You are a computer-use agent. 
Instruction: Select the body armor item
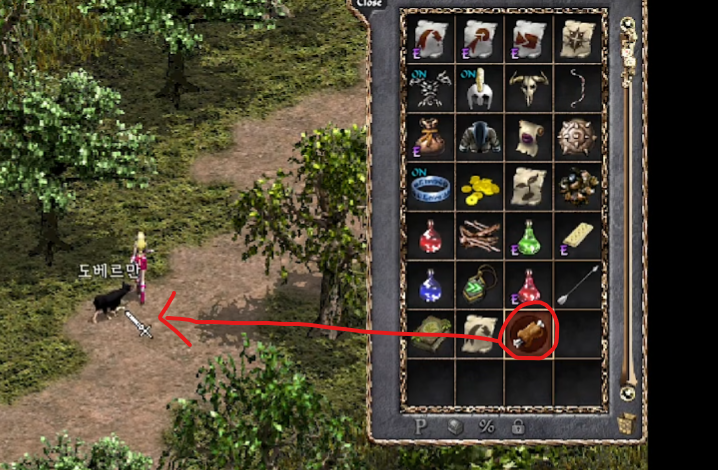point(480,137)
